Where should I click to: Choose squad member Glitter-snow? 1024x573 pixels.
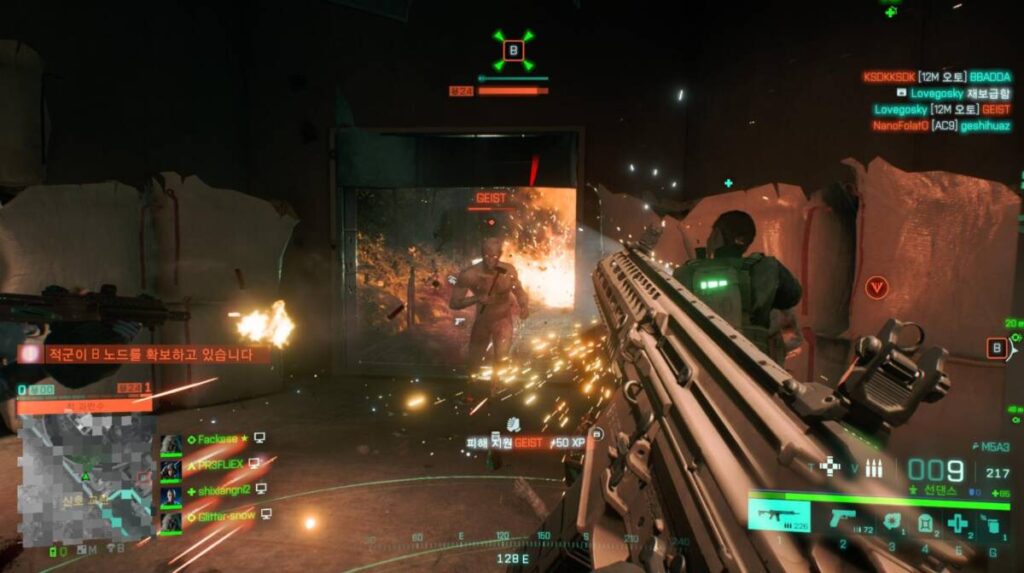pos(220,515)
